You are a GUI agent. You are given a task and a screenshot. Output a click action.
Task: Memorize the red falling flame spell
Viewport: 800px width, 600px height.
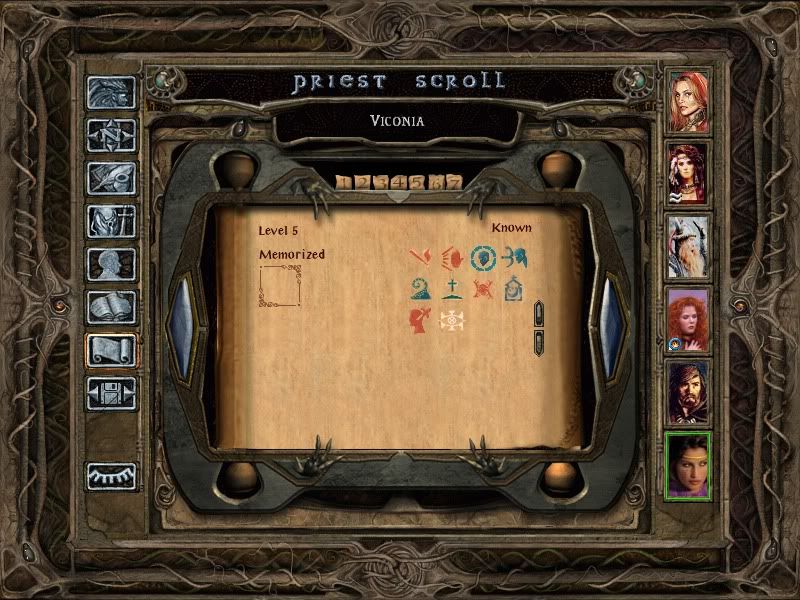[x=420, y=258]
